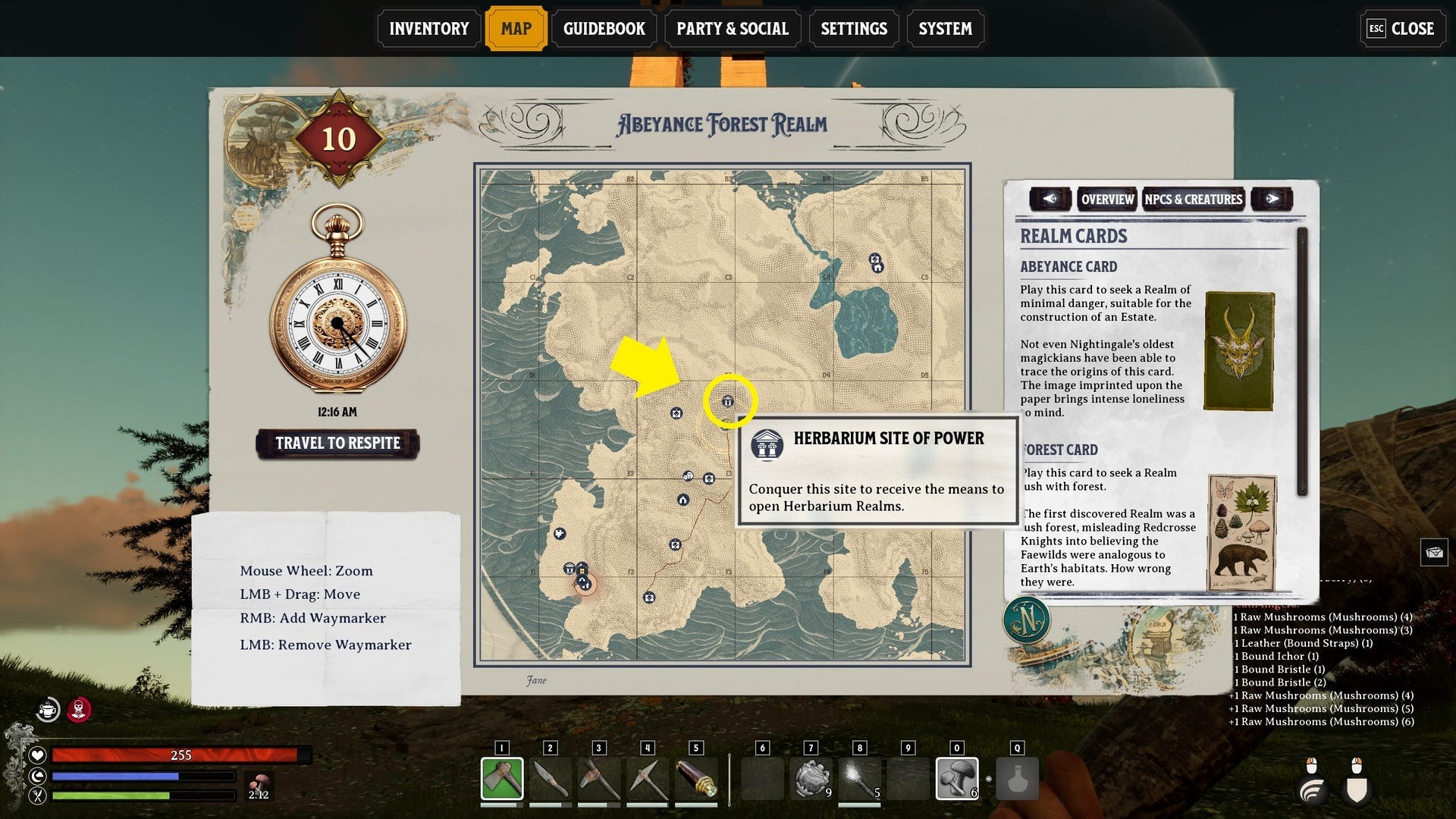Open the envelope notification icon on screen edge
Image resolution: width=1456 pixels, height=819 pixels.
1433,552
